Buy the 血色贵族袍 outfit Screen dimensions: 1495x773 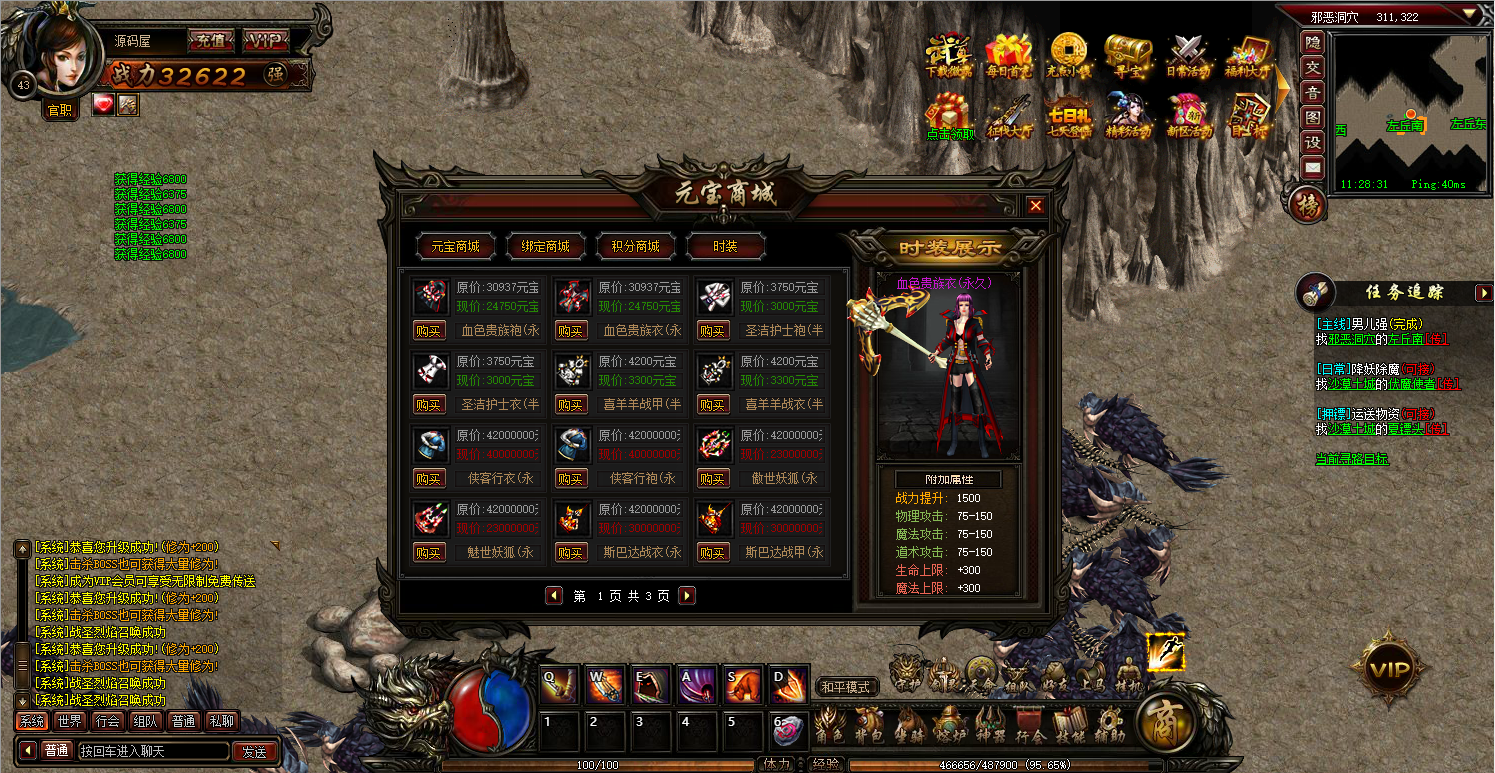429,331
